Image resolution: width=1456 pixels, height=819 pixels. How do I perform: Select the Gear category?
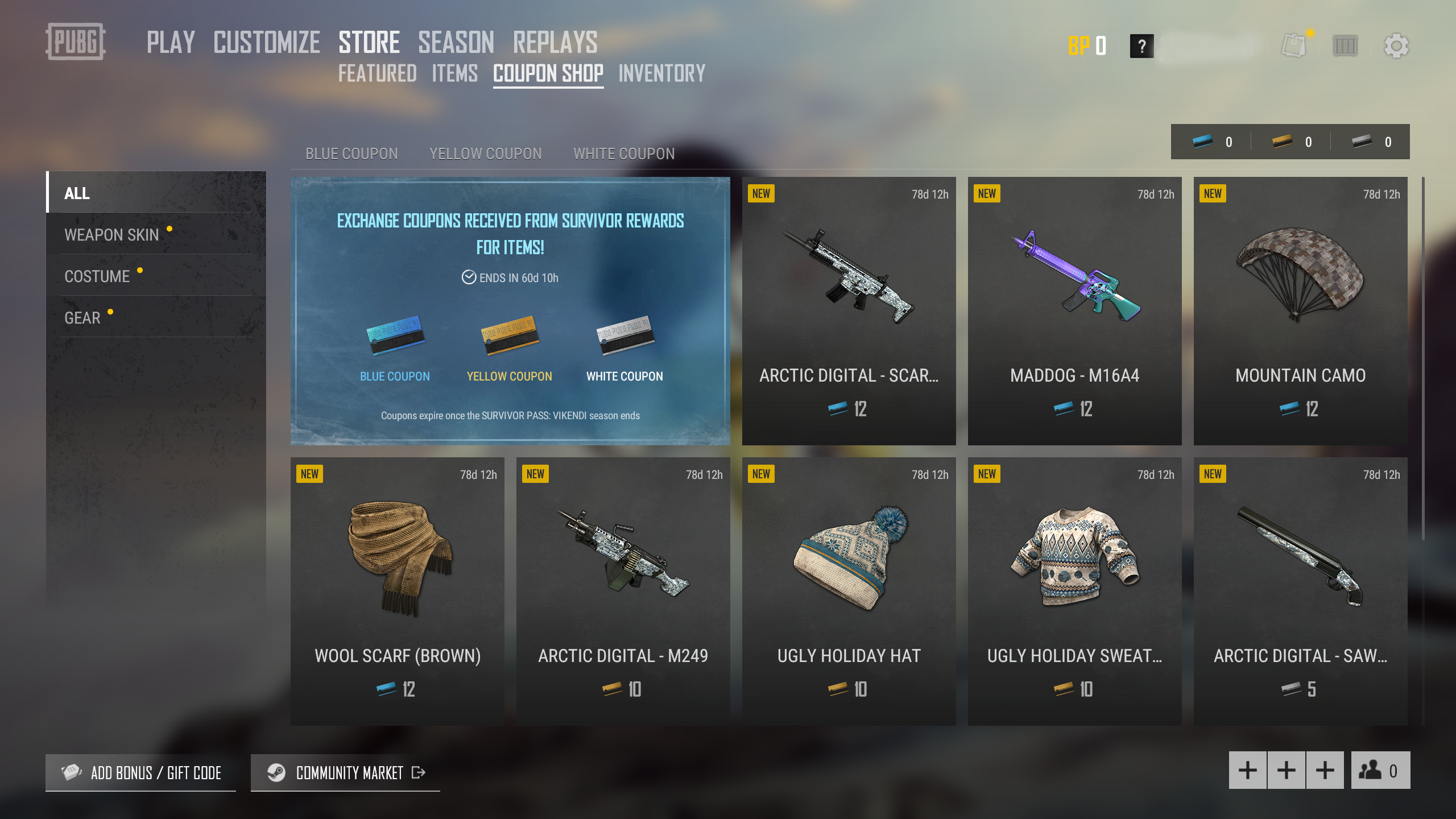coord(82,317)
